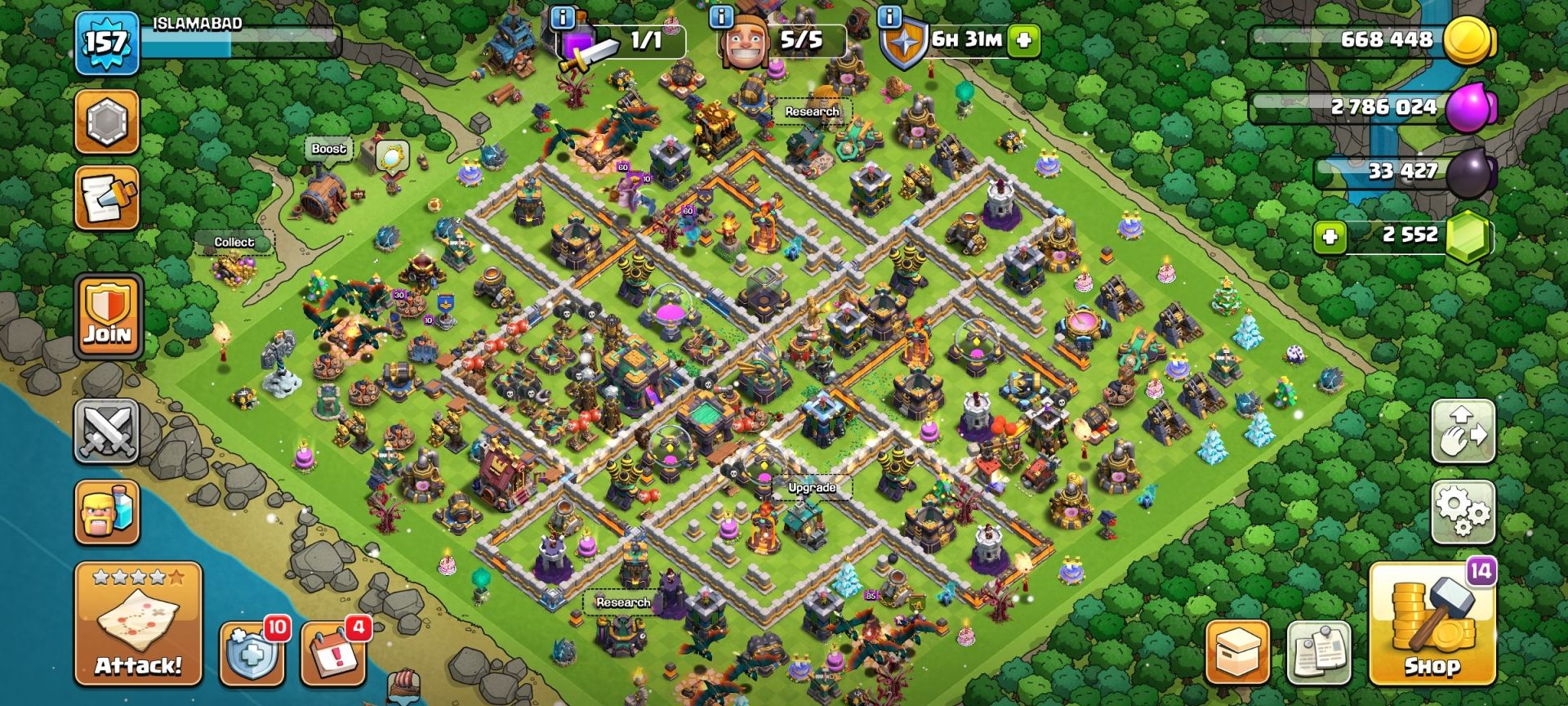The image size is (1568, 706).
Task: Open the barbarian army training menu
Action: (x=107, y=512)
